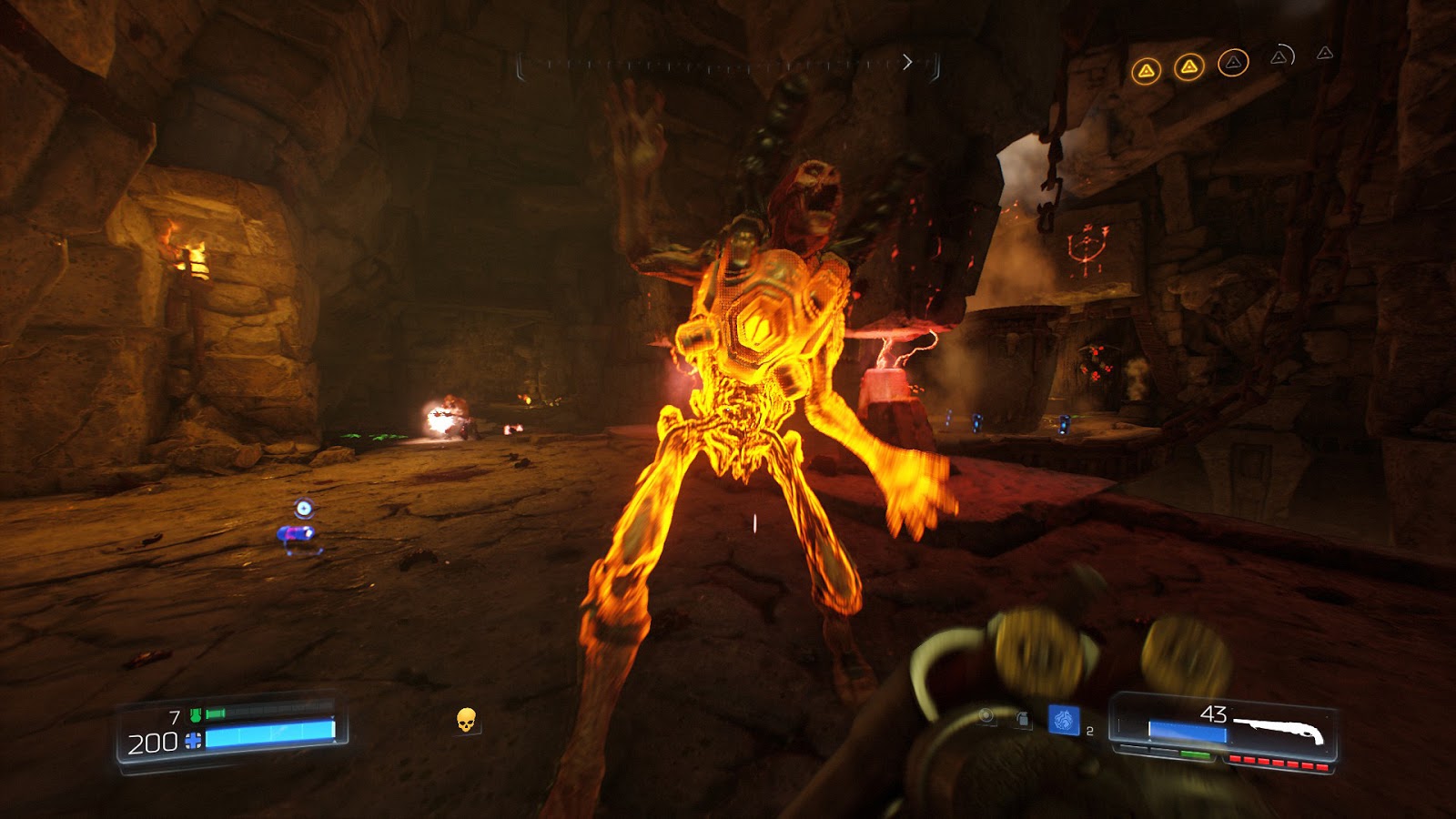Image resolution: width=1456 pixels, height=819 pixels.
Task: Select the orange-ringed token with the dim triangle
Action: coord(1233,63)
